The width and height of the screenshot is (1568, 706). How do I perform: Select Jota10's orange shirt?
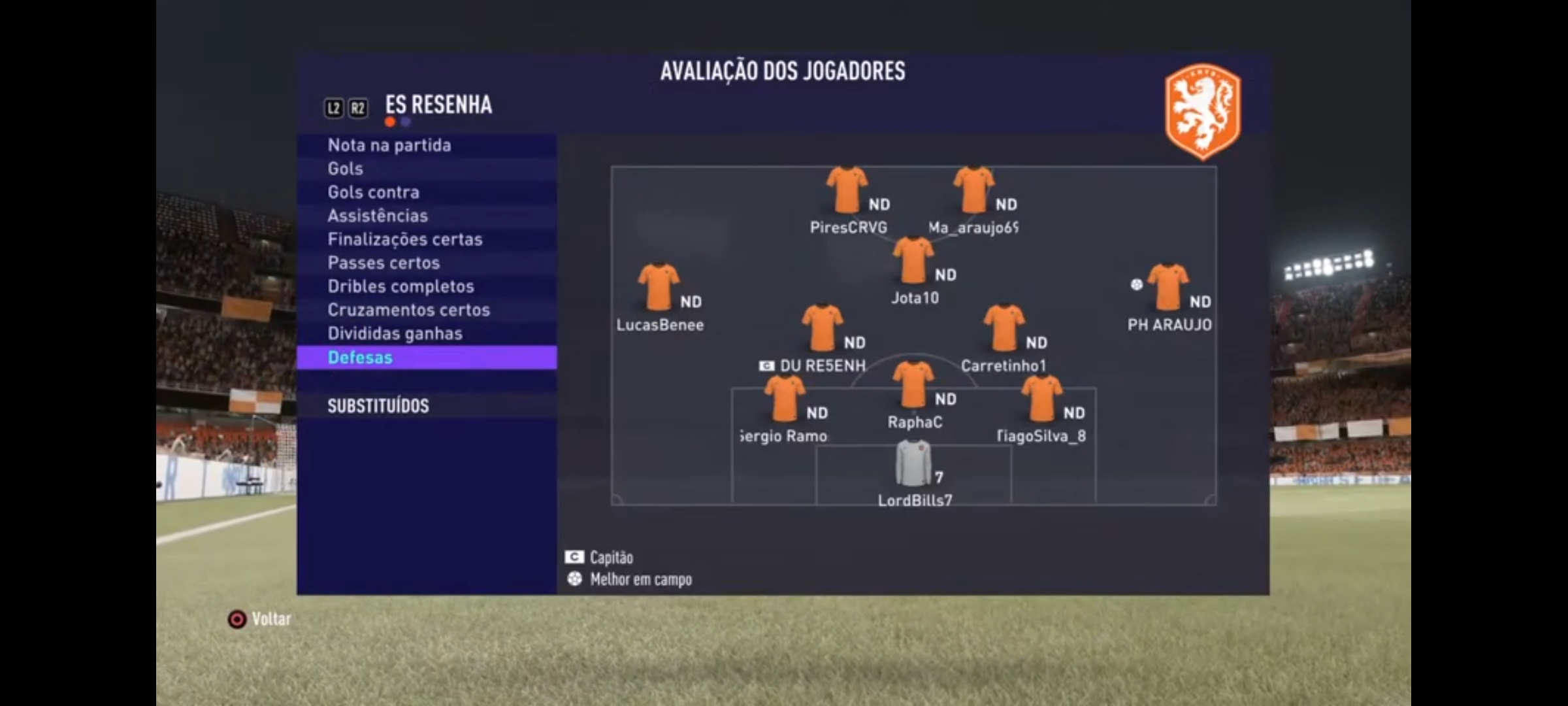913,260
